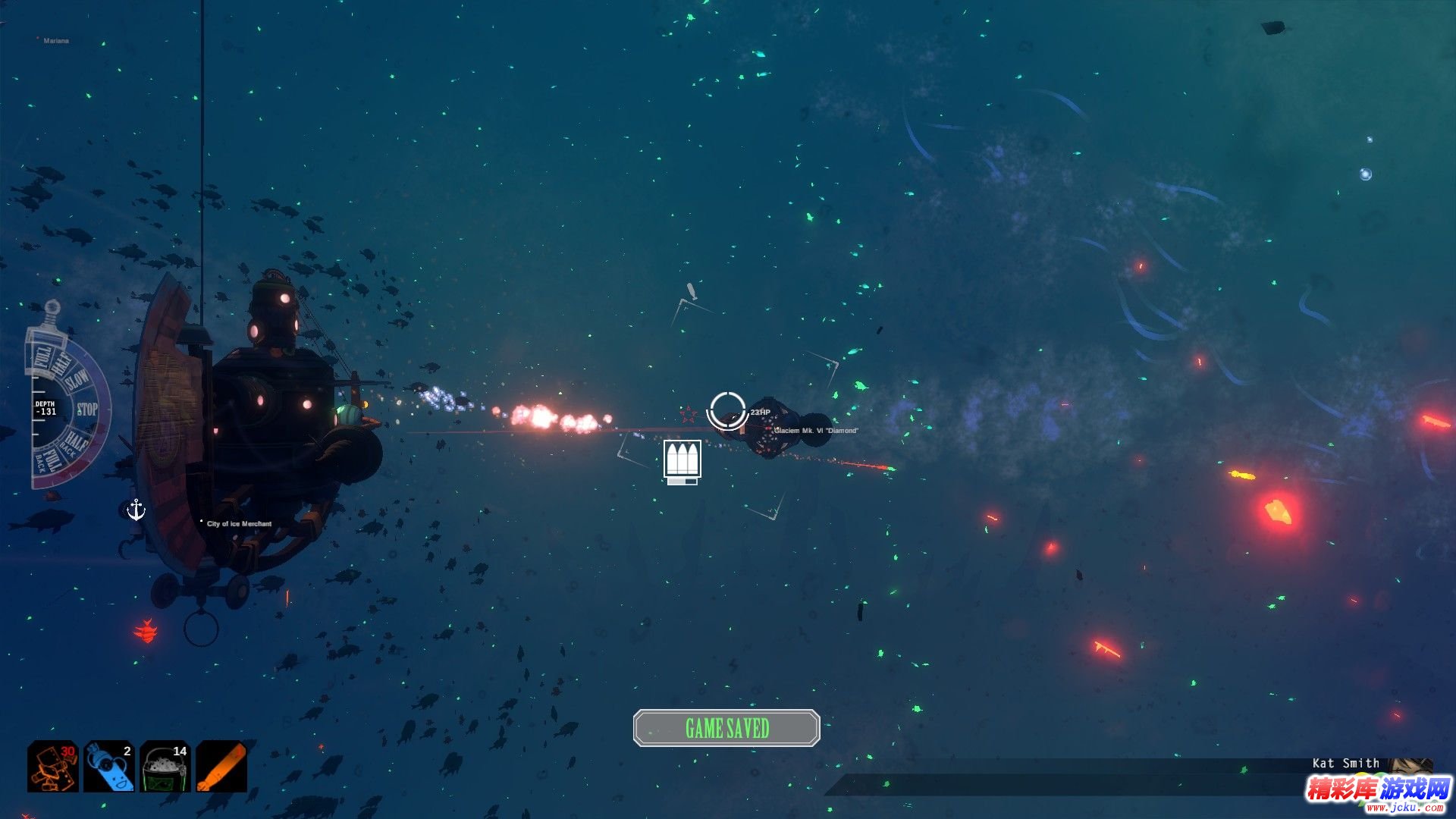Click the bullet ammo icon
The width and height of the screenshot is (1456, 819).
(682, 460)
